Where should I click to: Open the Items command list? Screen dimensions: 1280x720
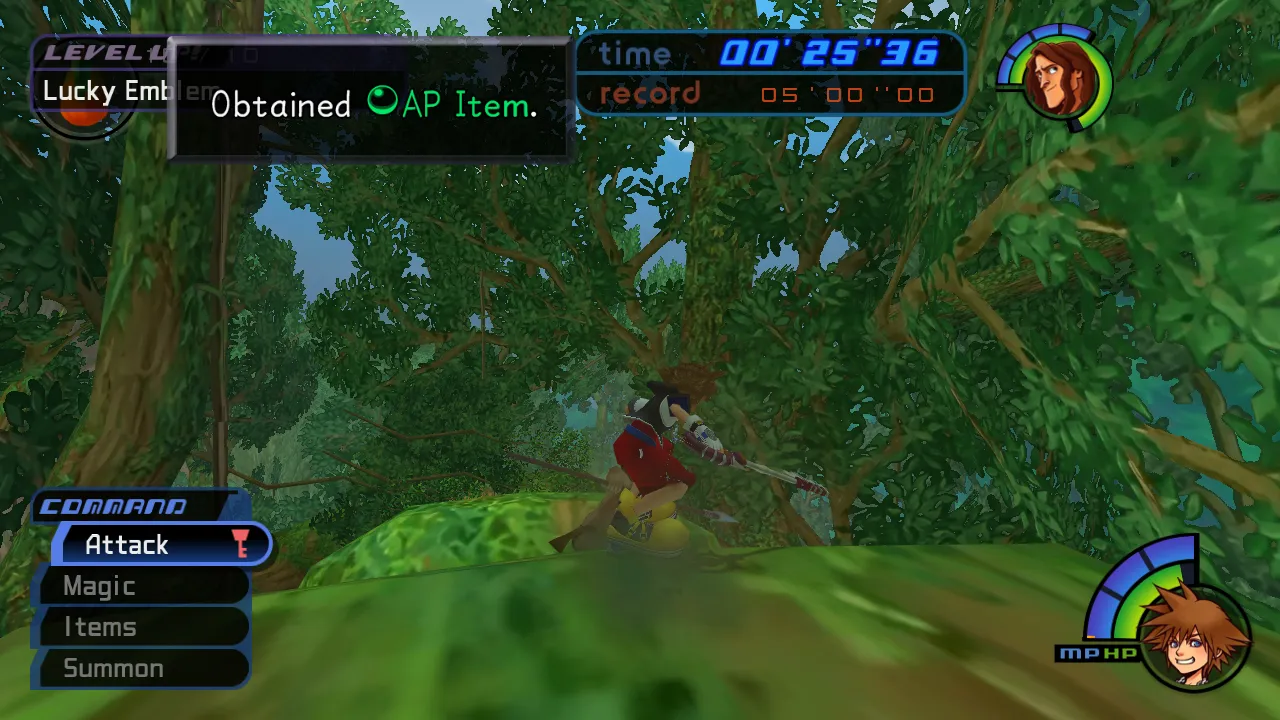[98, 627]
